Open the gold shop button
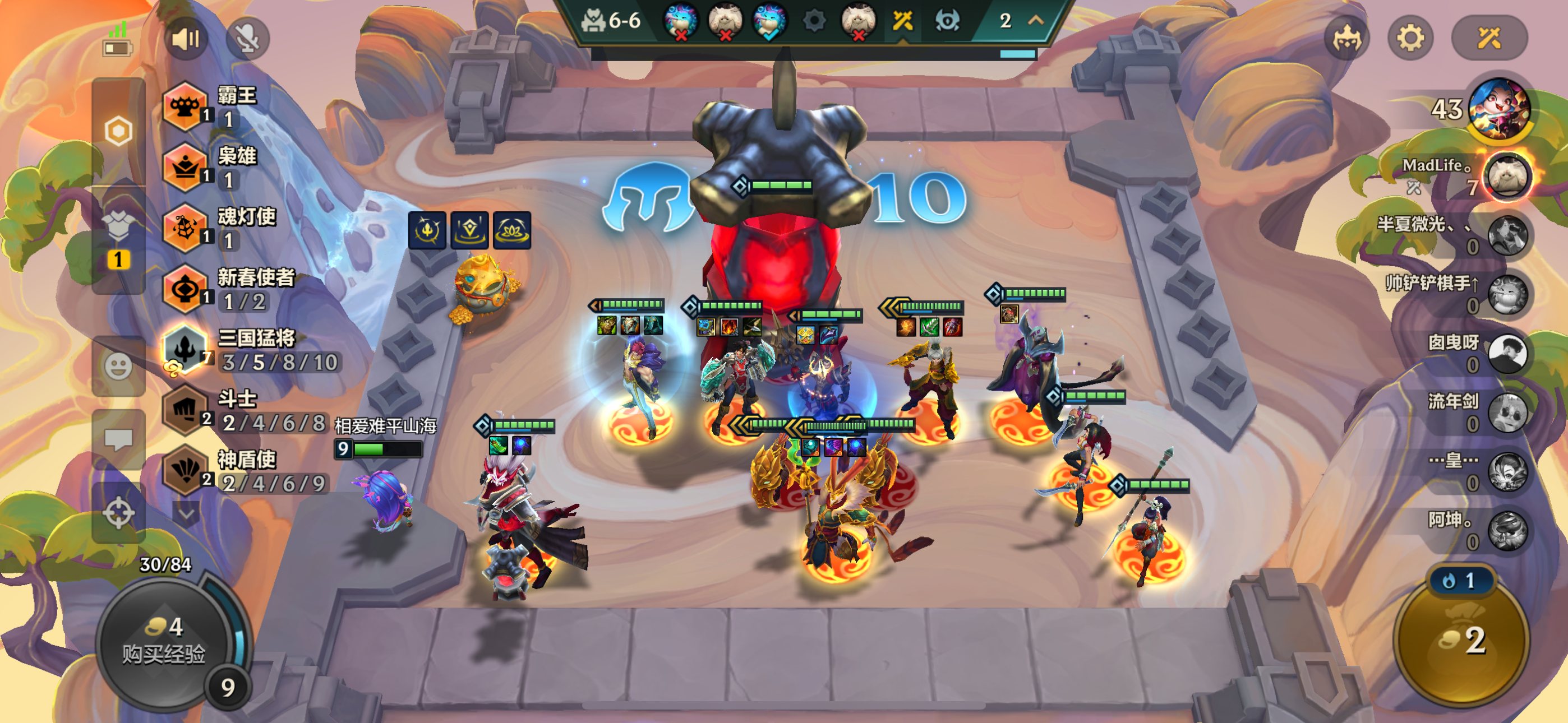 (1461, 640)
